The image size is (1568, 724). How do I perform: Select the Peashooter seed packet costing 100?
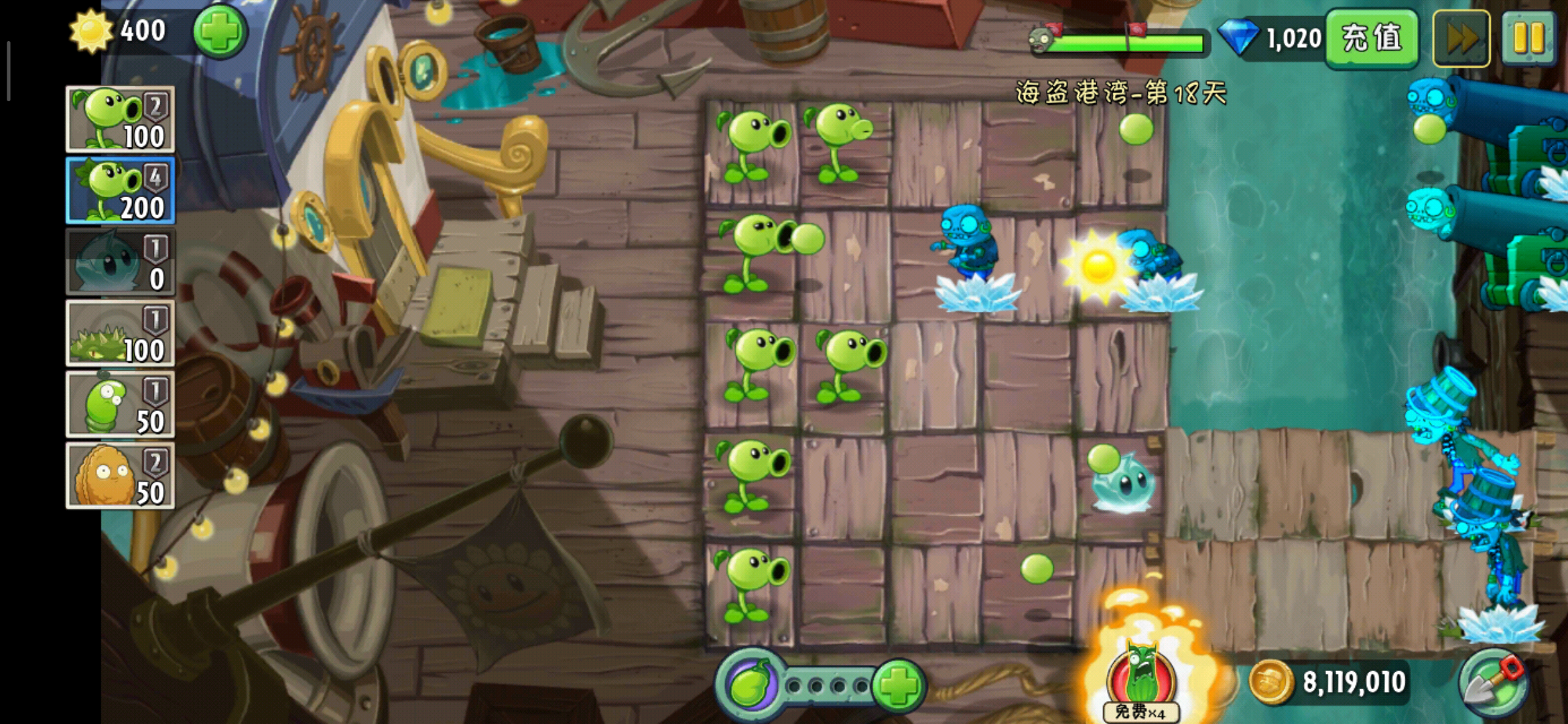[121, 119]
